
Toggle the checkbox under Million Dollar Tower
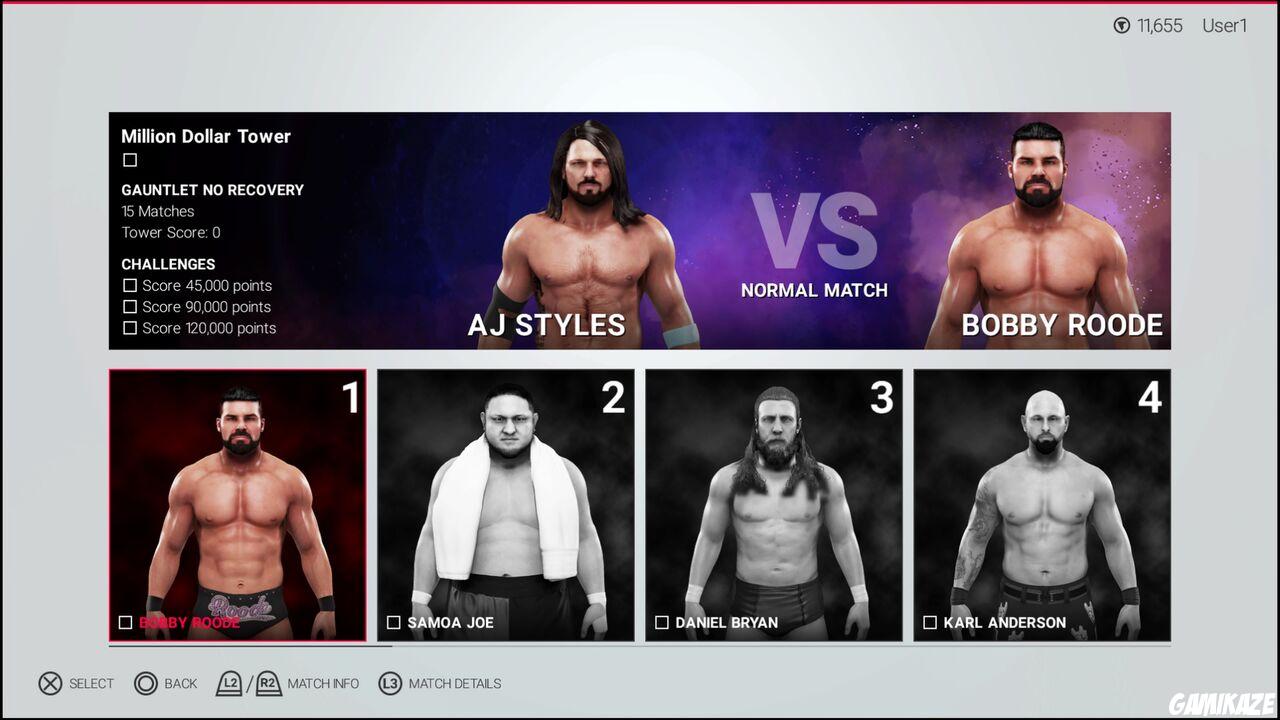(x=130, y=159)
